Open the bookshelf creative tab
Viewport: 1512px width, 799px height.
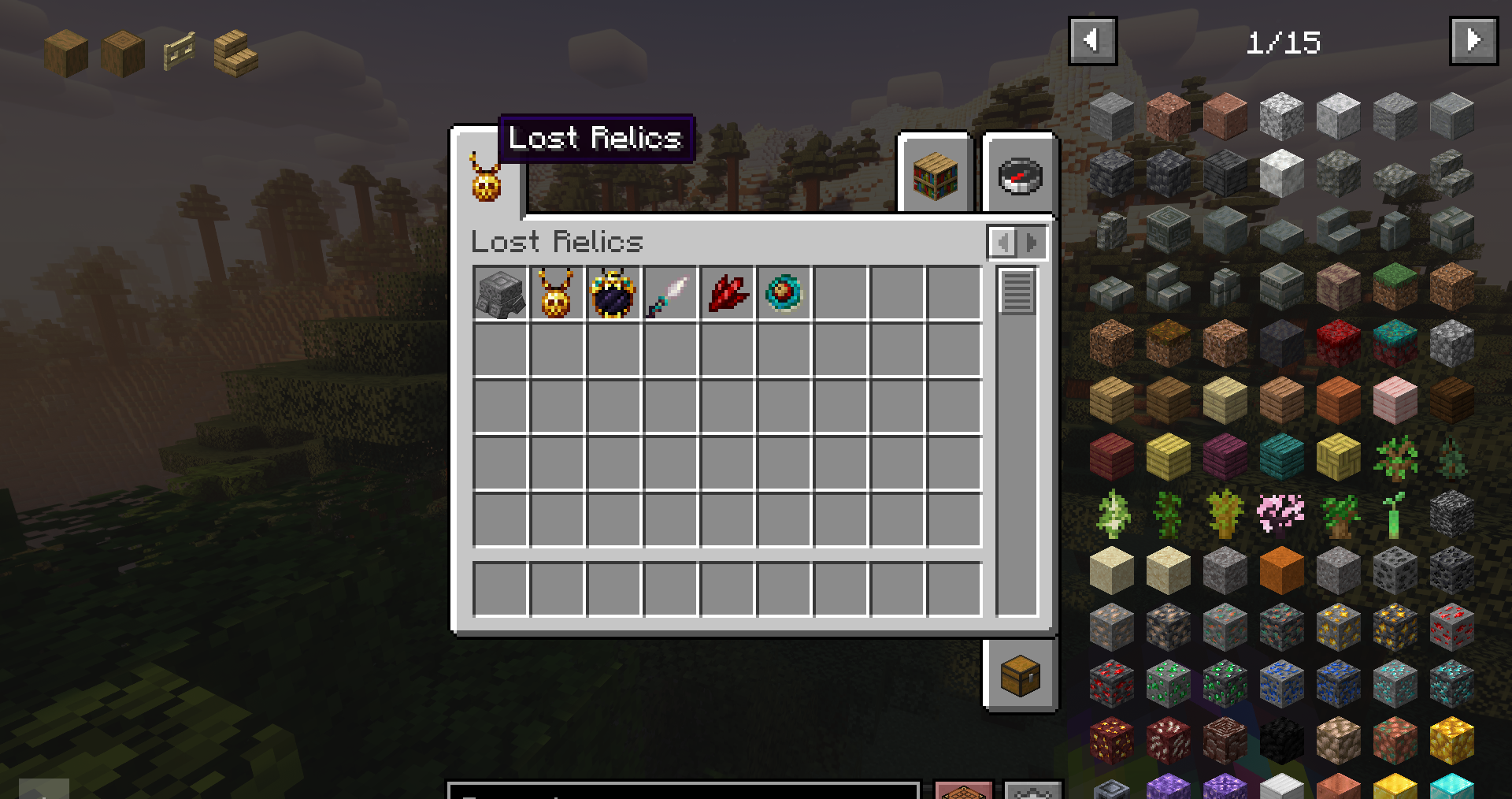[x=935, y=176]
